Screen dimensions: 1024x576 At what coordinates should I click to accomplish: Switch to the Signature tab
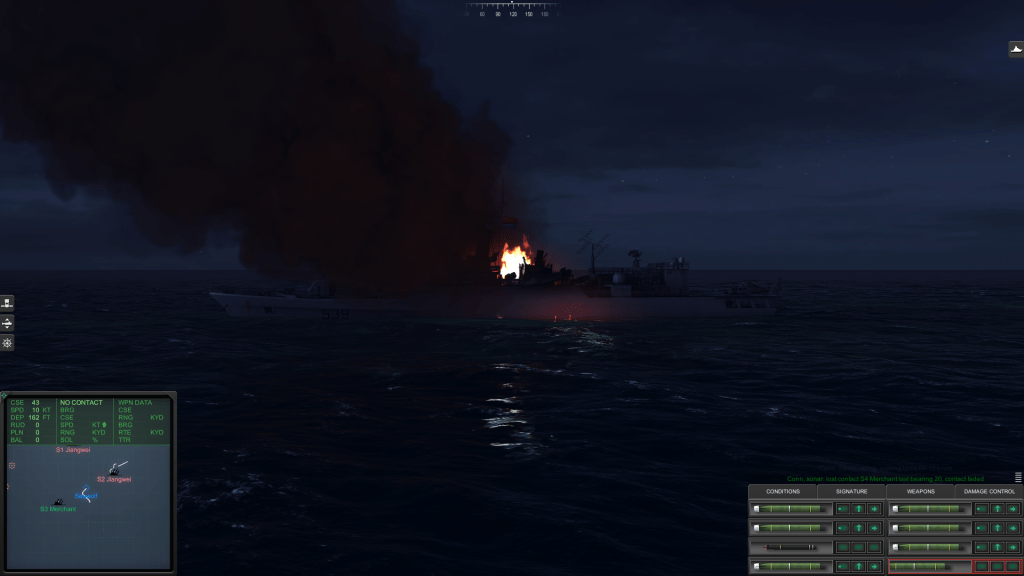point(851,491)
